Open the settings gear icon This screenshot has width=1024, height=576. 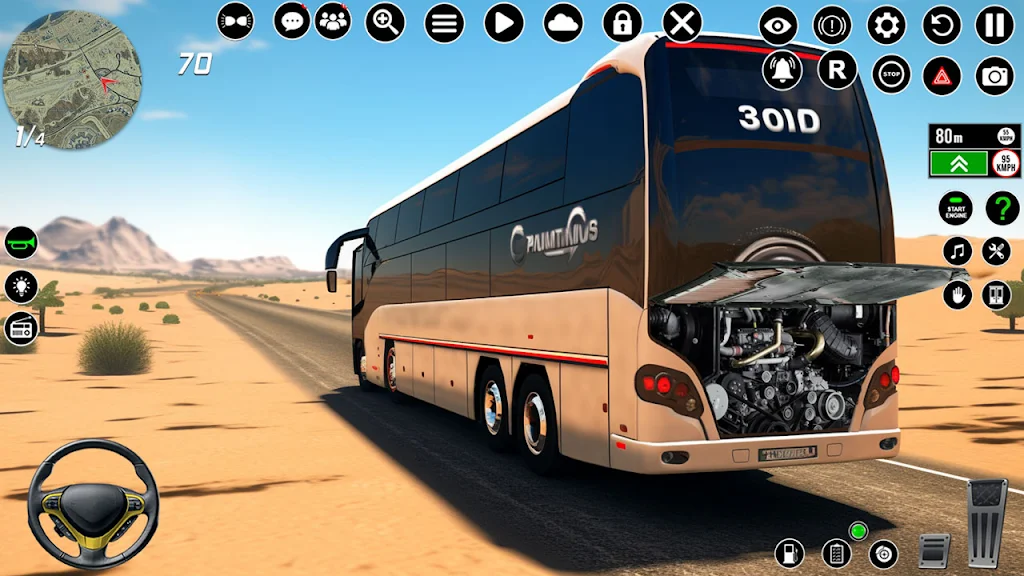[886, 25]
